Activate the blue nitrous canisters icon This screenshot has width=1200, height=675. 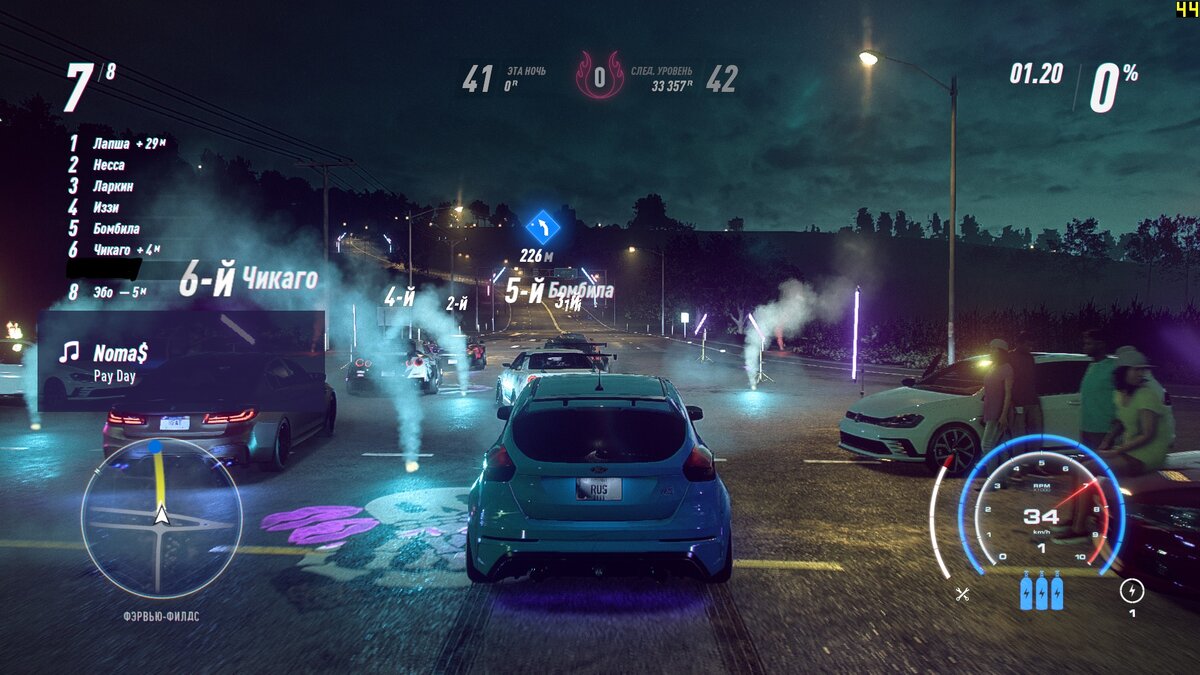(x=1041, y=591)
